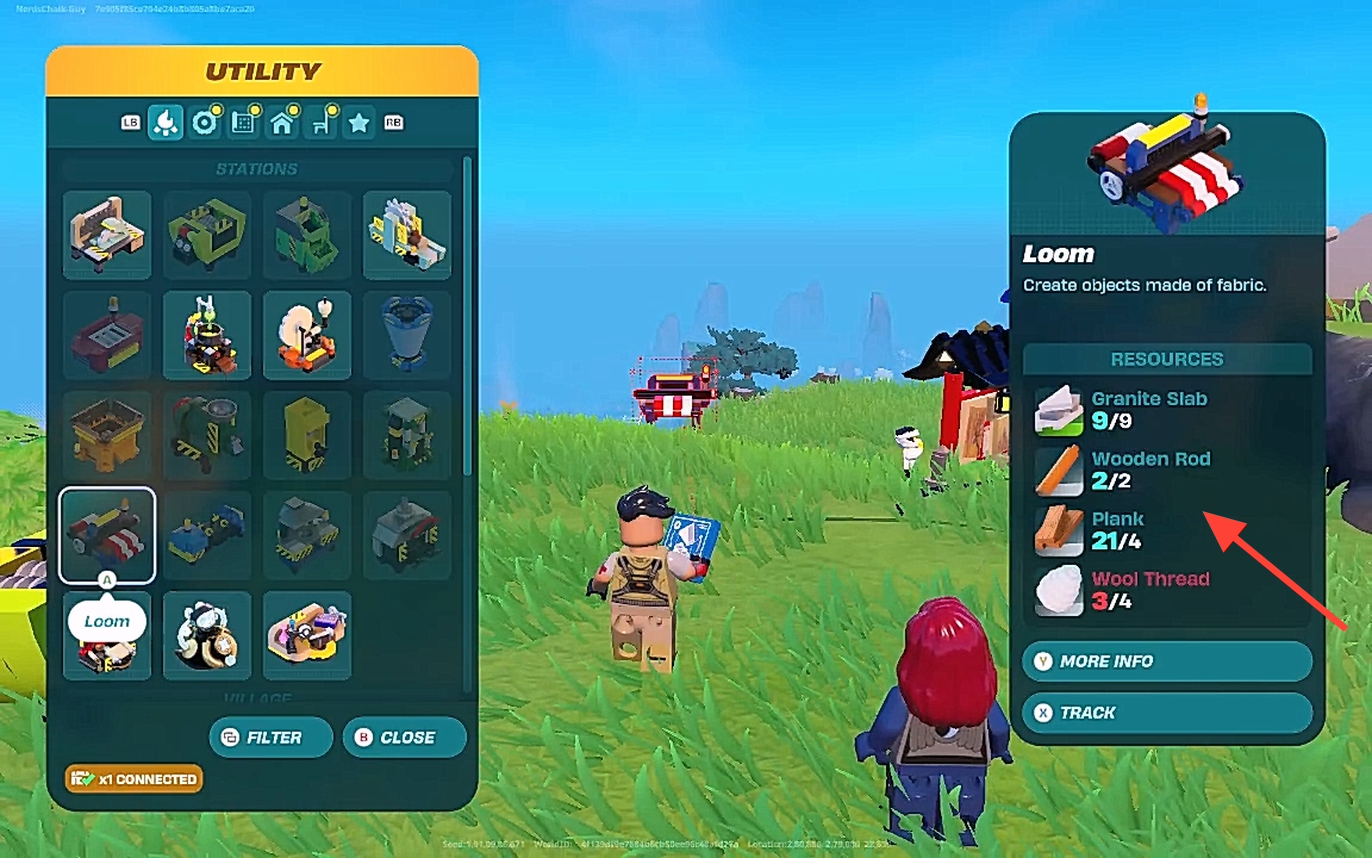Select the green lumber mill station
The height and width of the screenshot is (858, 1372).
(207, 235)
